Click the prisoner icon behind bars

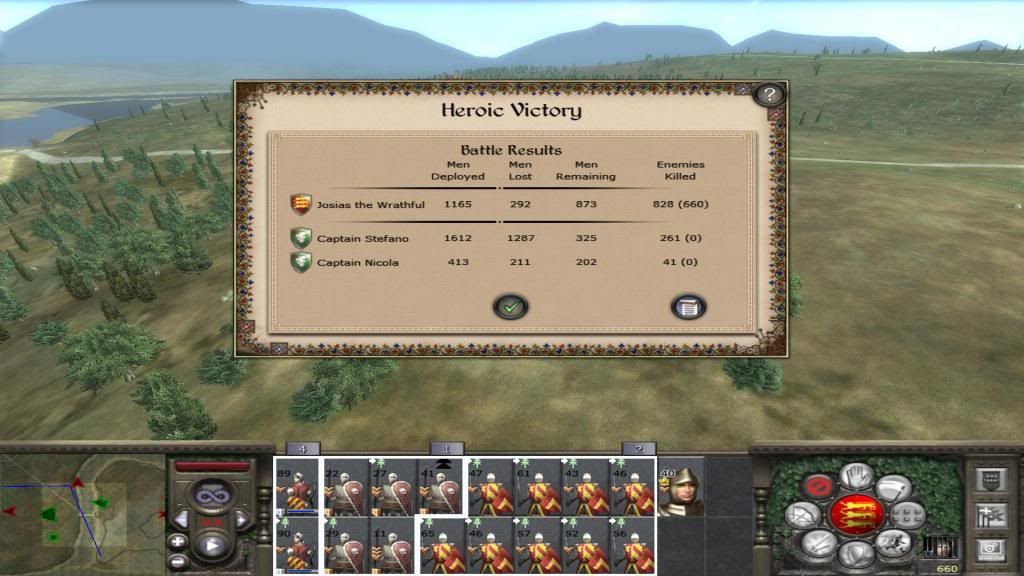940,547
